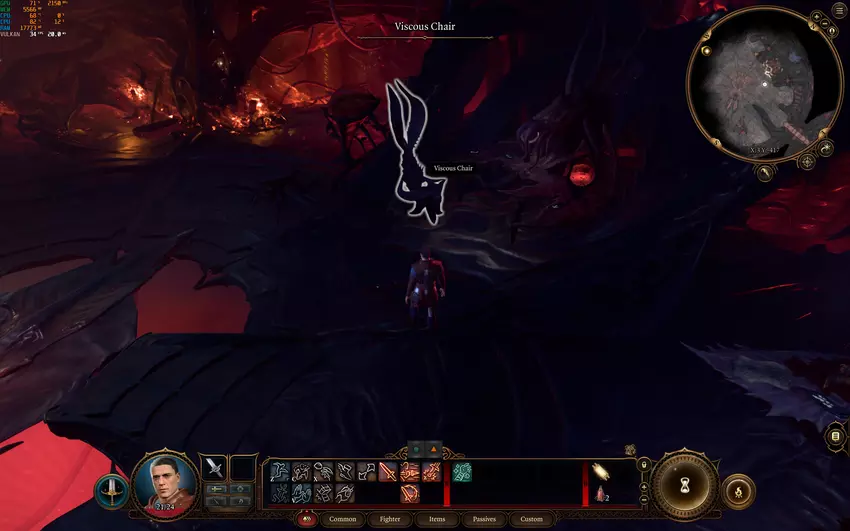Image resolution: width=850 pixels, height=531 pixels.
Task: Switch to the Custom hotbar tab
Action: pos(531,519)
